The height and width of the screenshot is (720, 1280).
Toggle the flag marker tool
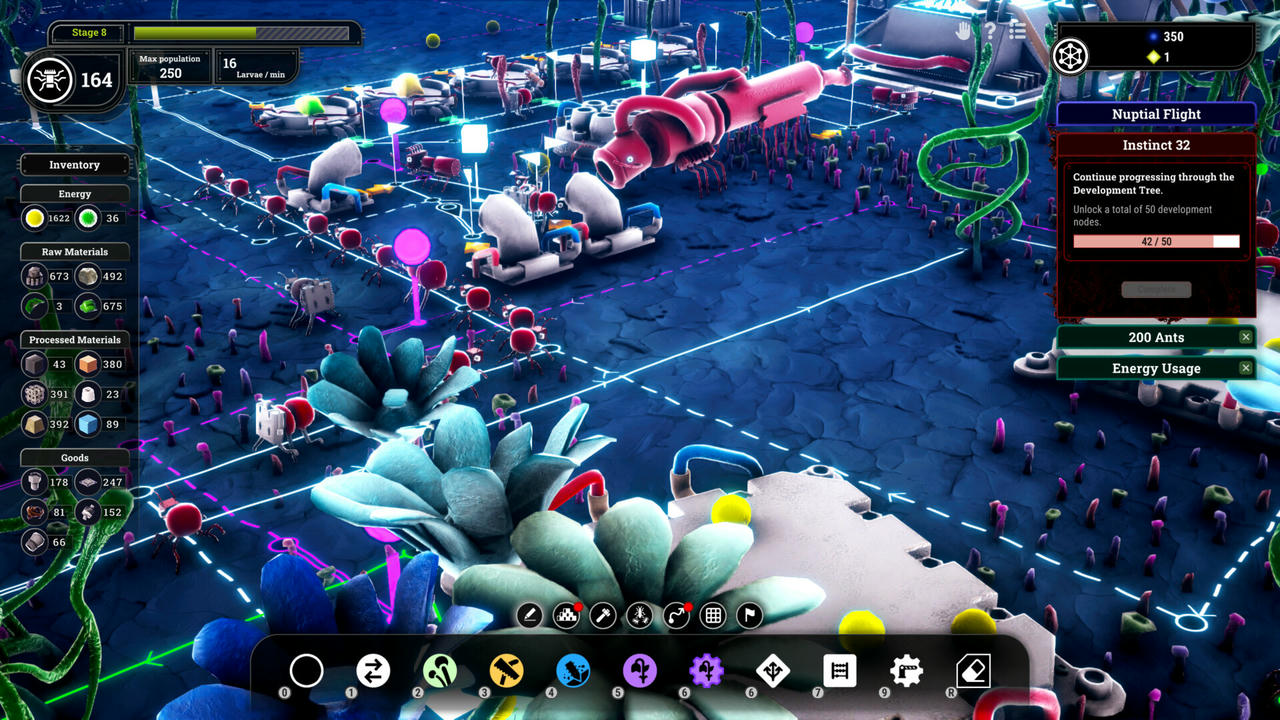click(x=749, y=616)
